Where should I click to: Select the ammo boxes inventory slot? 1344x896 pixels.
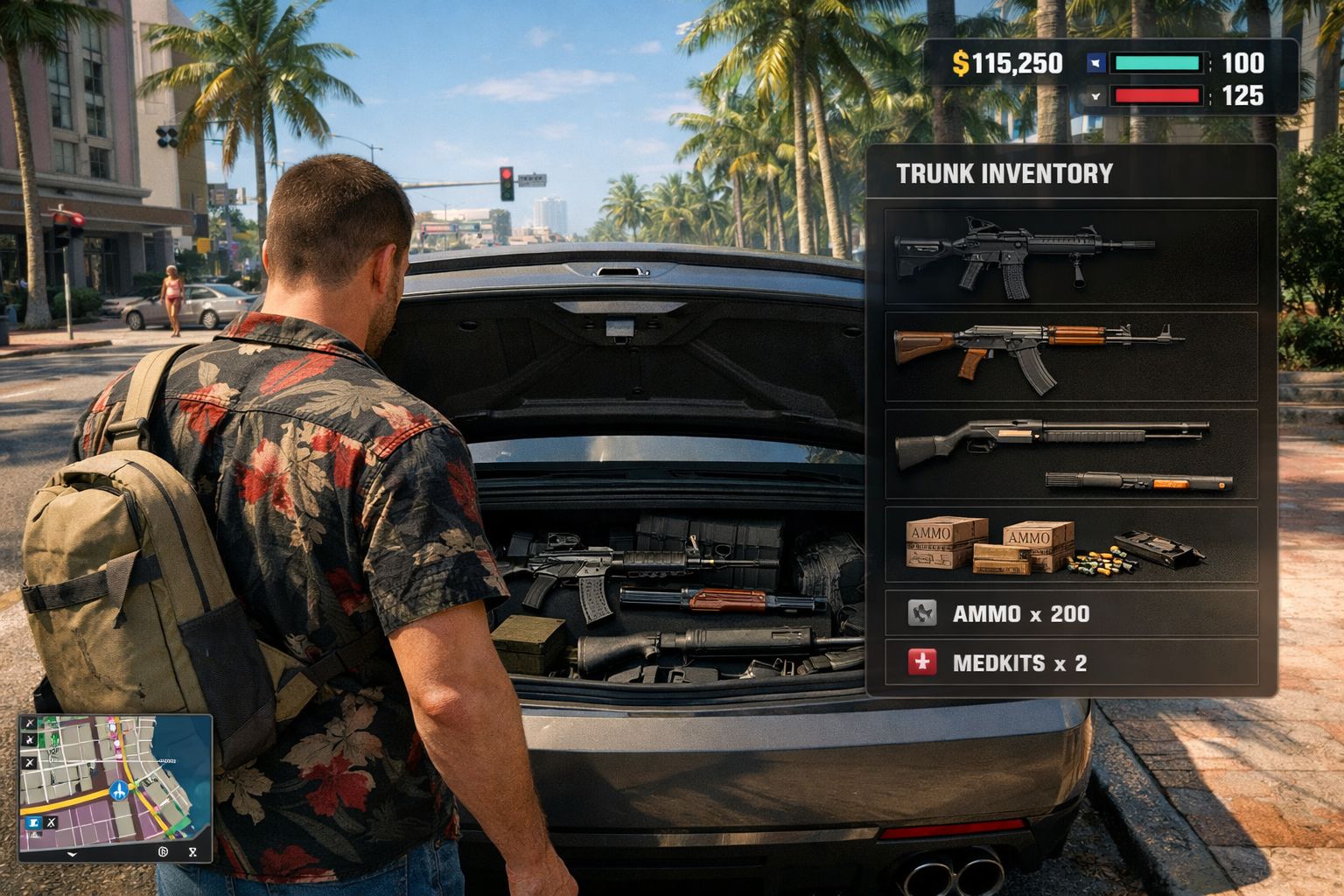1070,544
